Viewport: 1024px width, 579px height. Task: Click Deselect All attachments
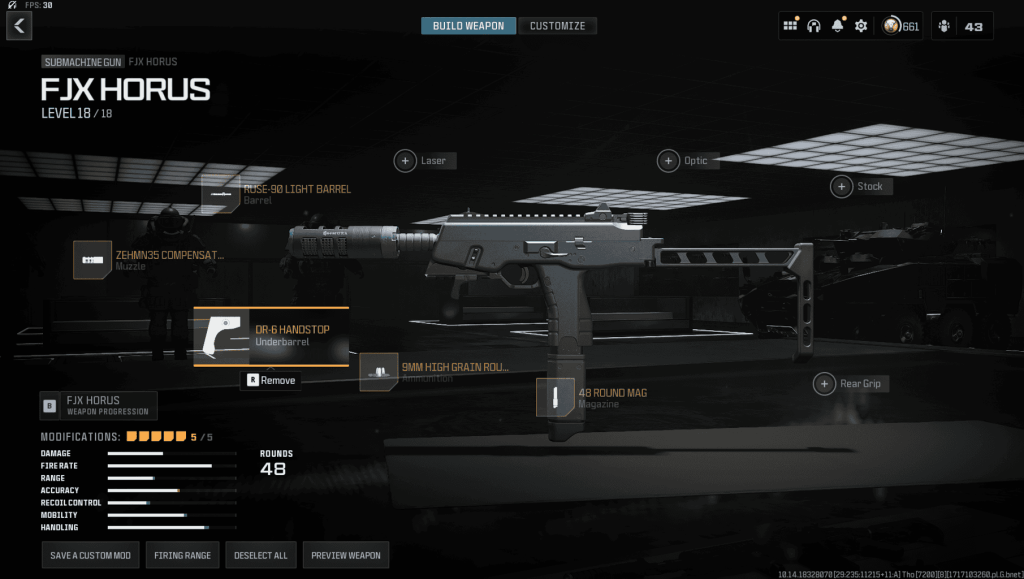click(x=260, y=555)
